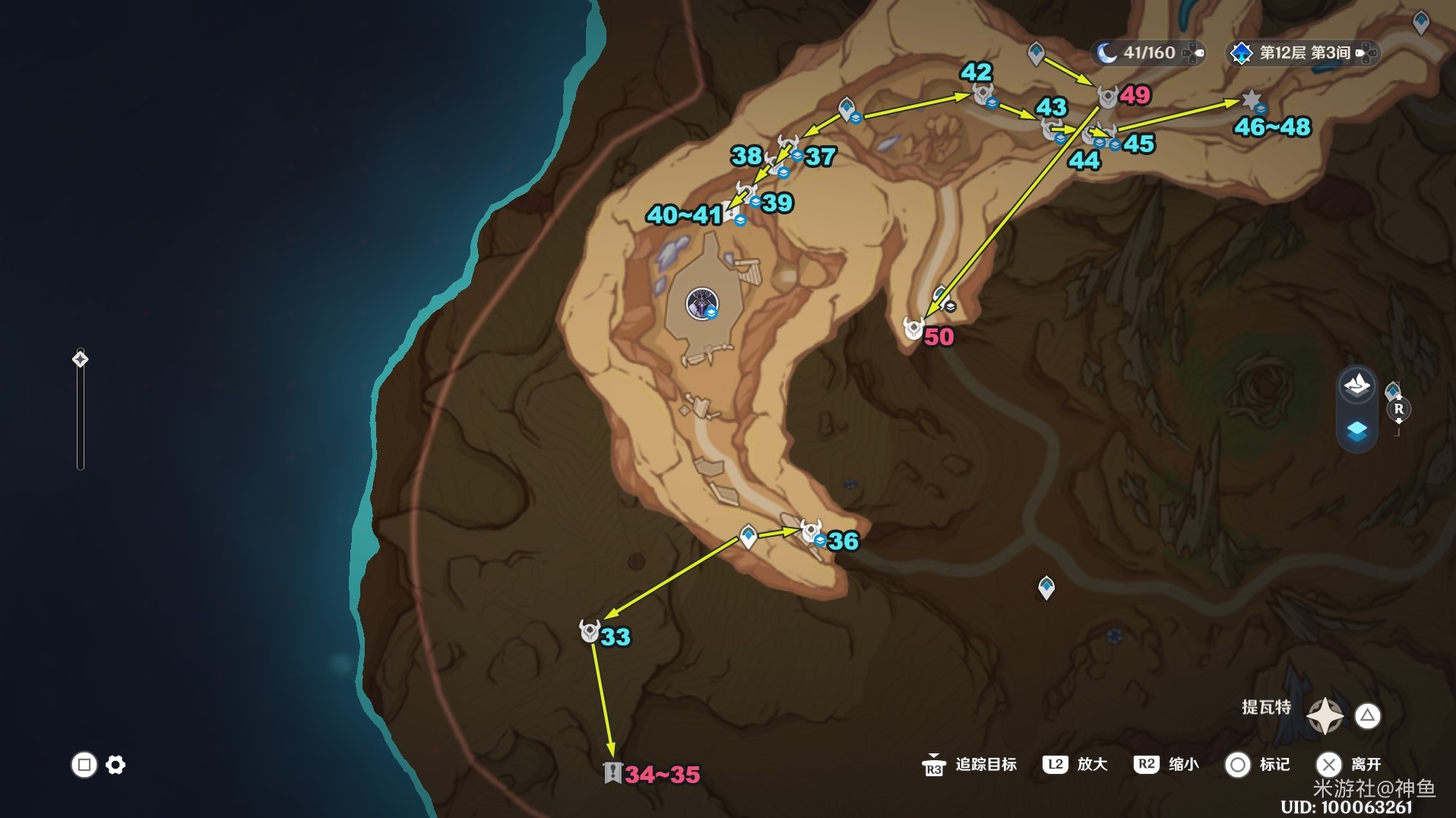The width and height of the screenshot is (1456, 818).
Task: Select the blue underground layer button
Action: coord(1356,431)
